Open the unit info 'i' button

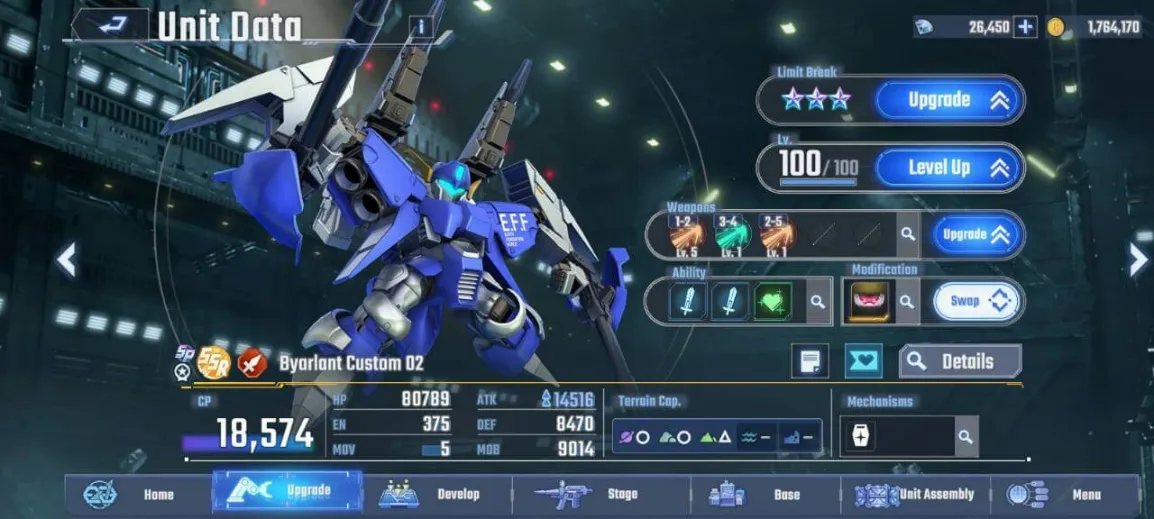(421, 27)
